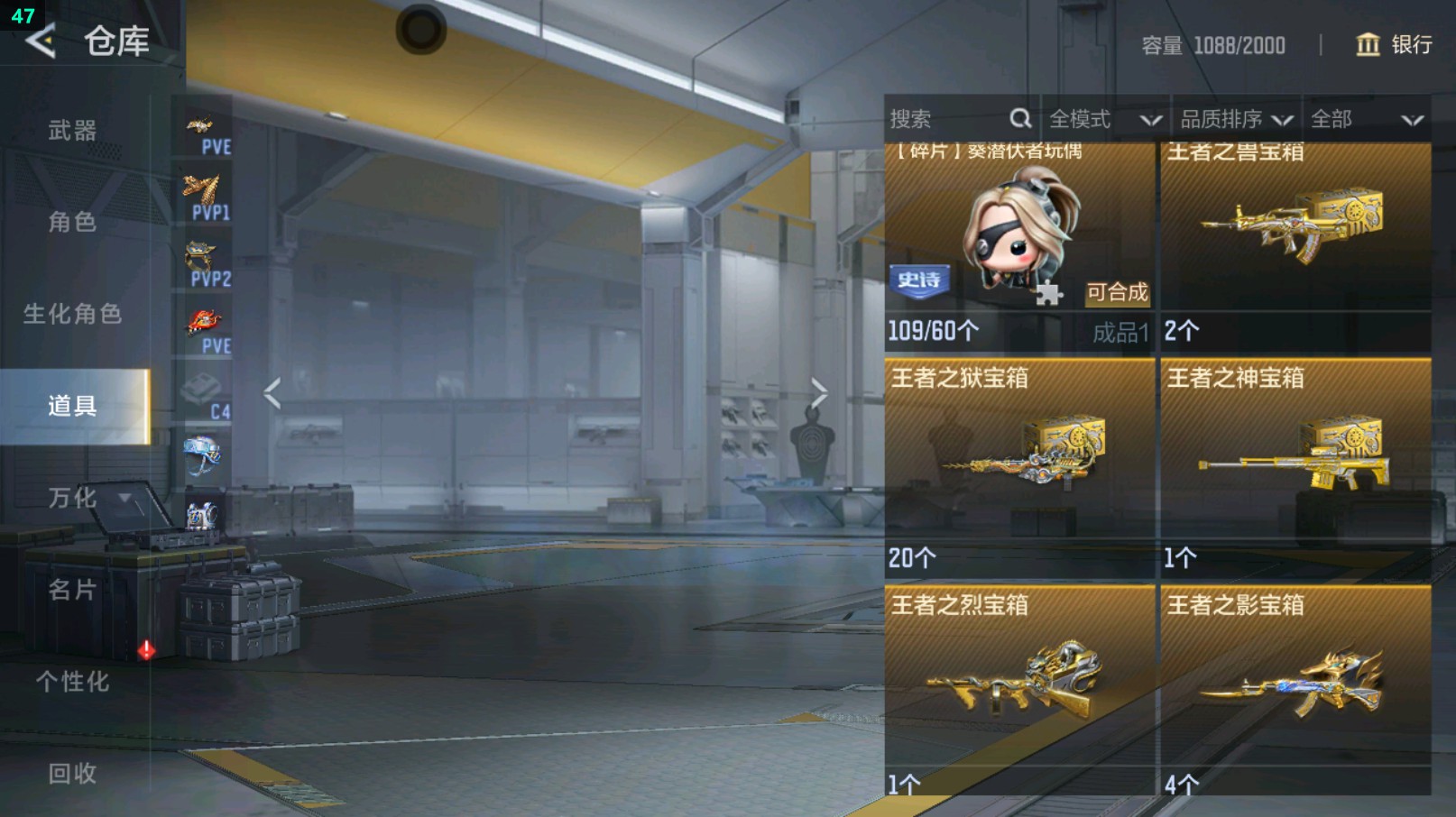Click the search magnifier icon
The height and width of the screenshot is (817, 1456).
1019,118
